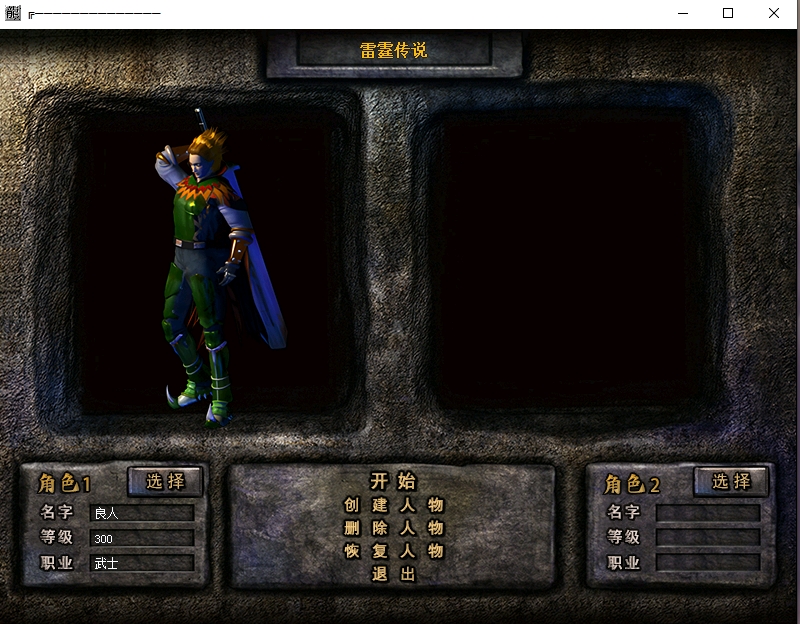Open 恢复人物 to restore a character
Screen dimensions: 800x624
pos(393,551)
